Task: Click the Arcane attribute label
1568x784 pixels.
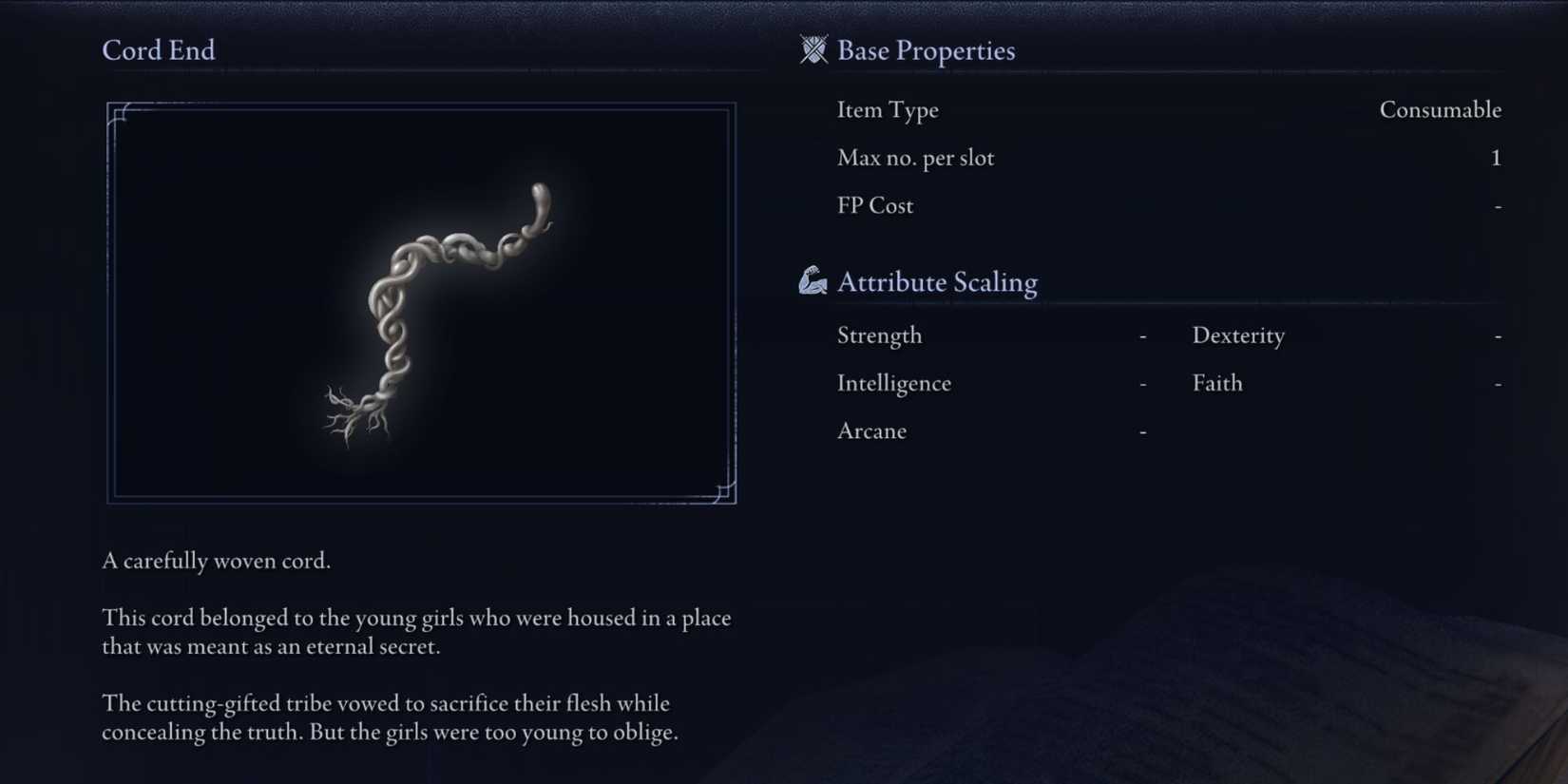Action: (x=870, y=430)
